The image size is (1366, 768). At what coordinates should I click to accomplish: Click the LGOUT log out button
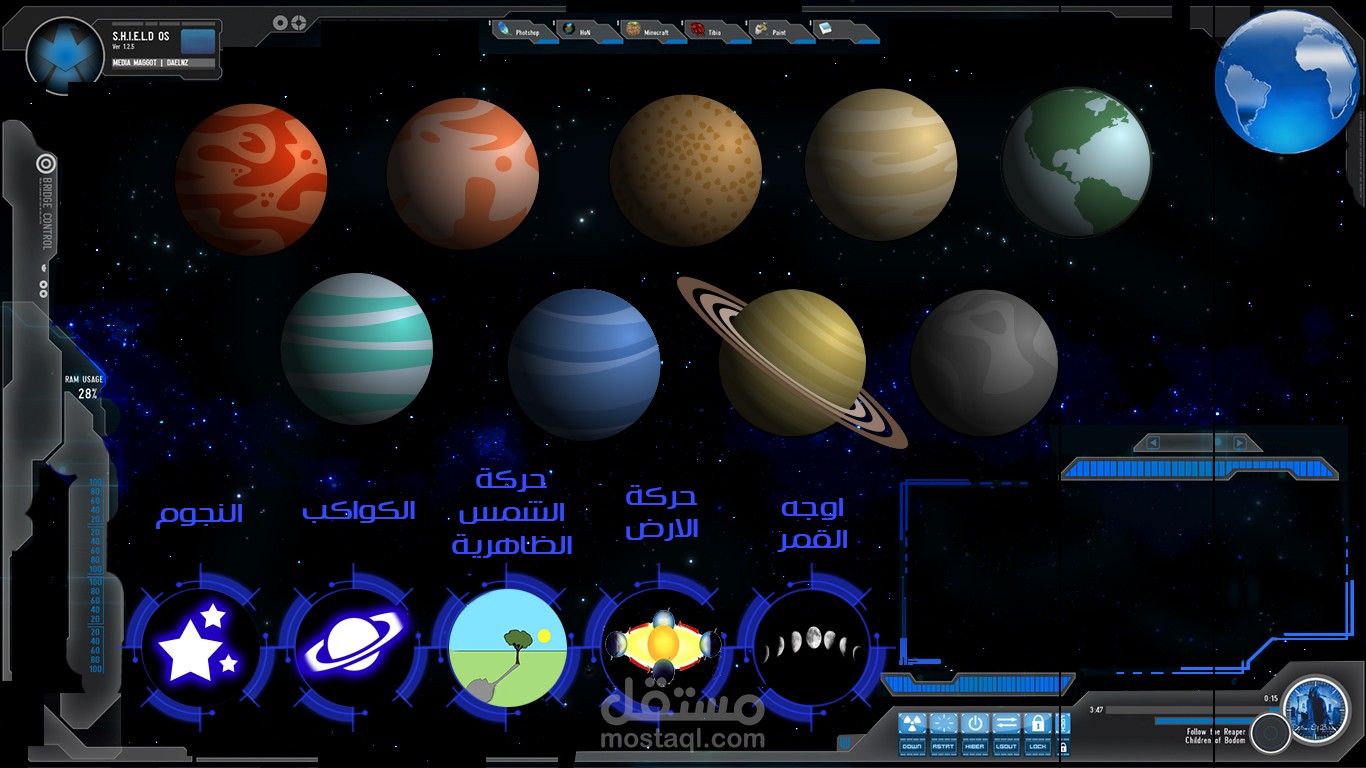(x=1006, y=732)
